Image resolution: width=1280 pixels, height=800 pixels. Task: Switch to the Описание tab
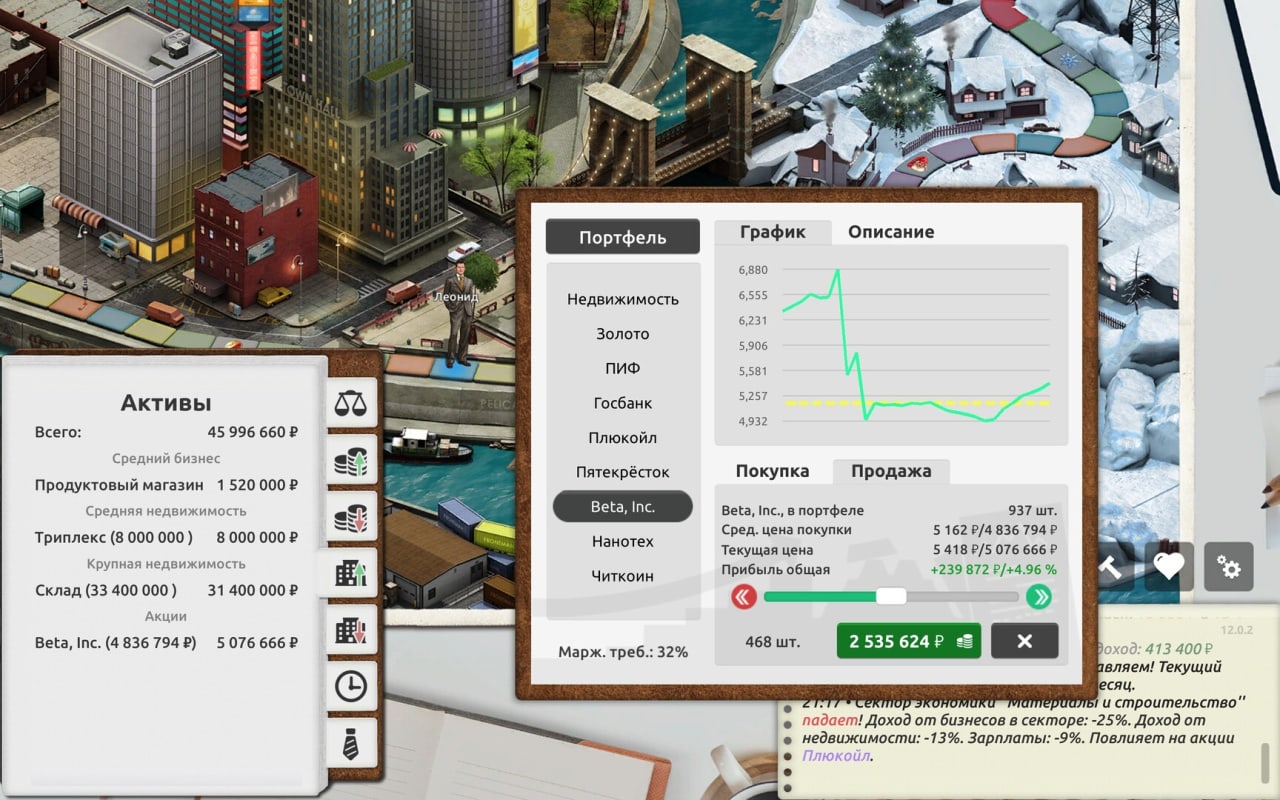coord(891,232)
